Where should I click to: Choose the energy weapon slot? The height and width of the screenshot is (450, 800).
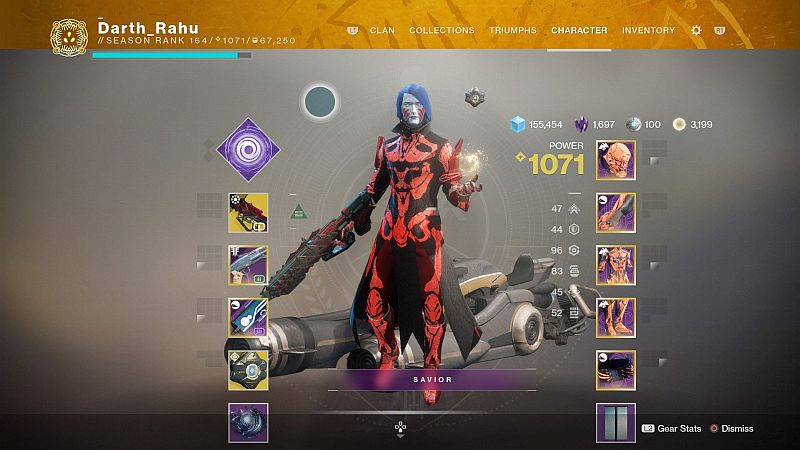(x=248, y=265)
